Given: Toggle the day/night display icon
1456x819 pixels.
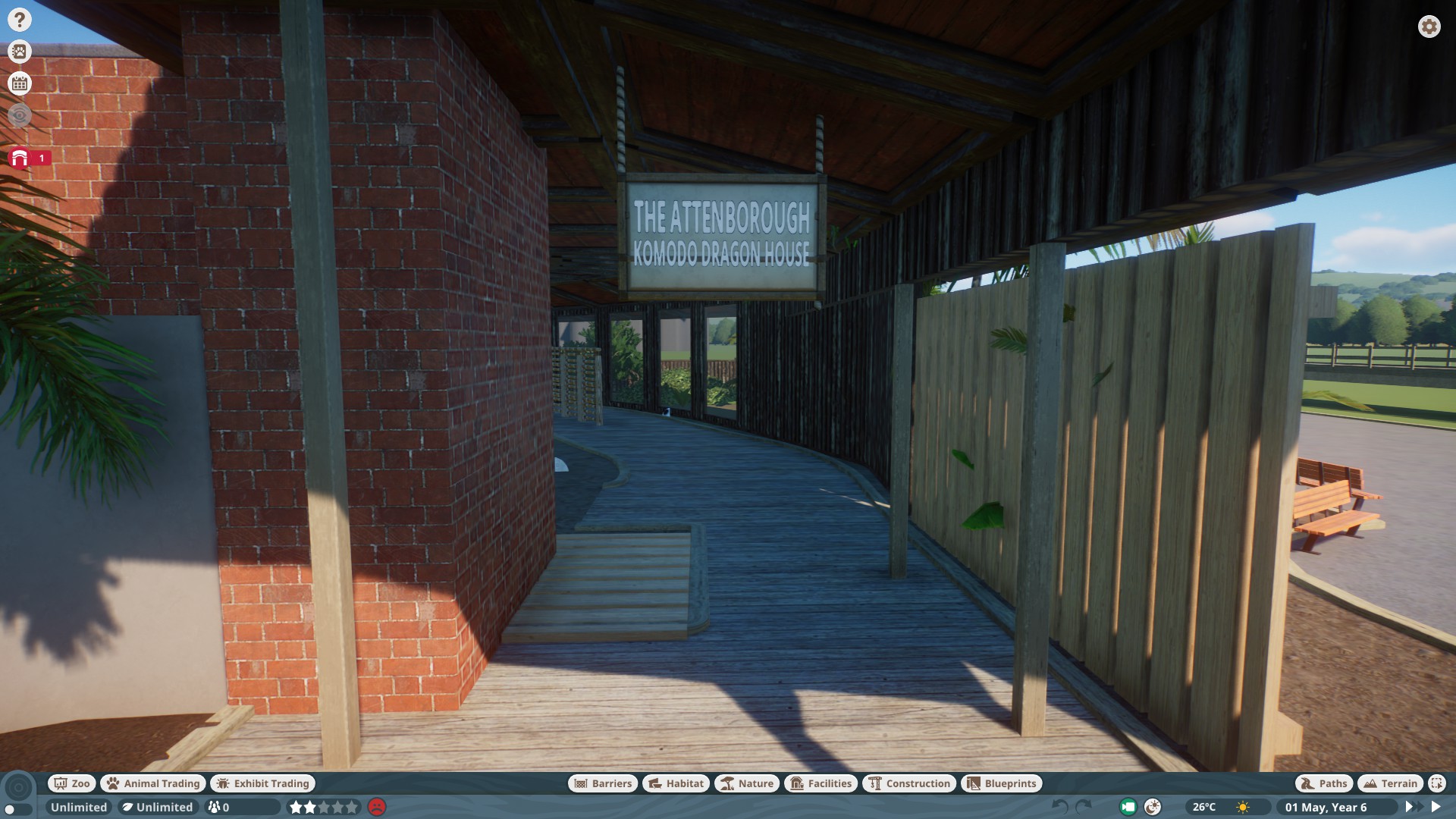Looking at the screenshot, I should (x=1151, y=808).
